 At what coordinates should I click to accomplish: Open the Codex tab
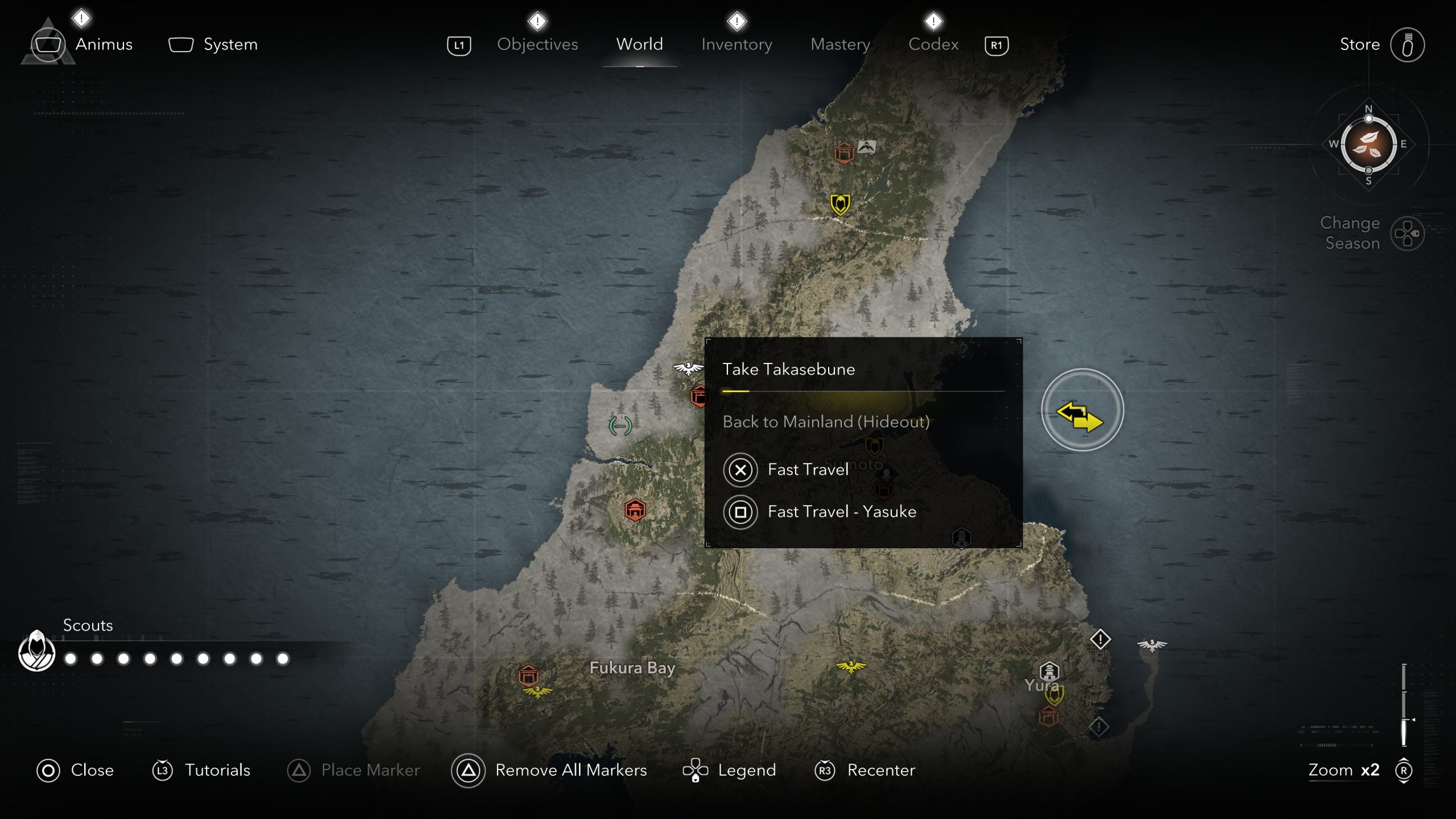(x=933, y=44)
